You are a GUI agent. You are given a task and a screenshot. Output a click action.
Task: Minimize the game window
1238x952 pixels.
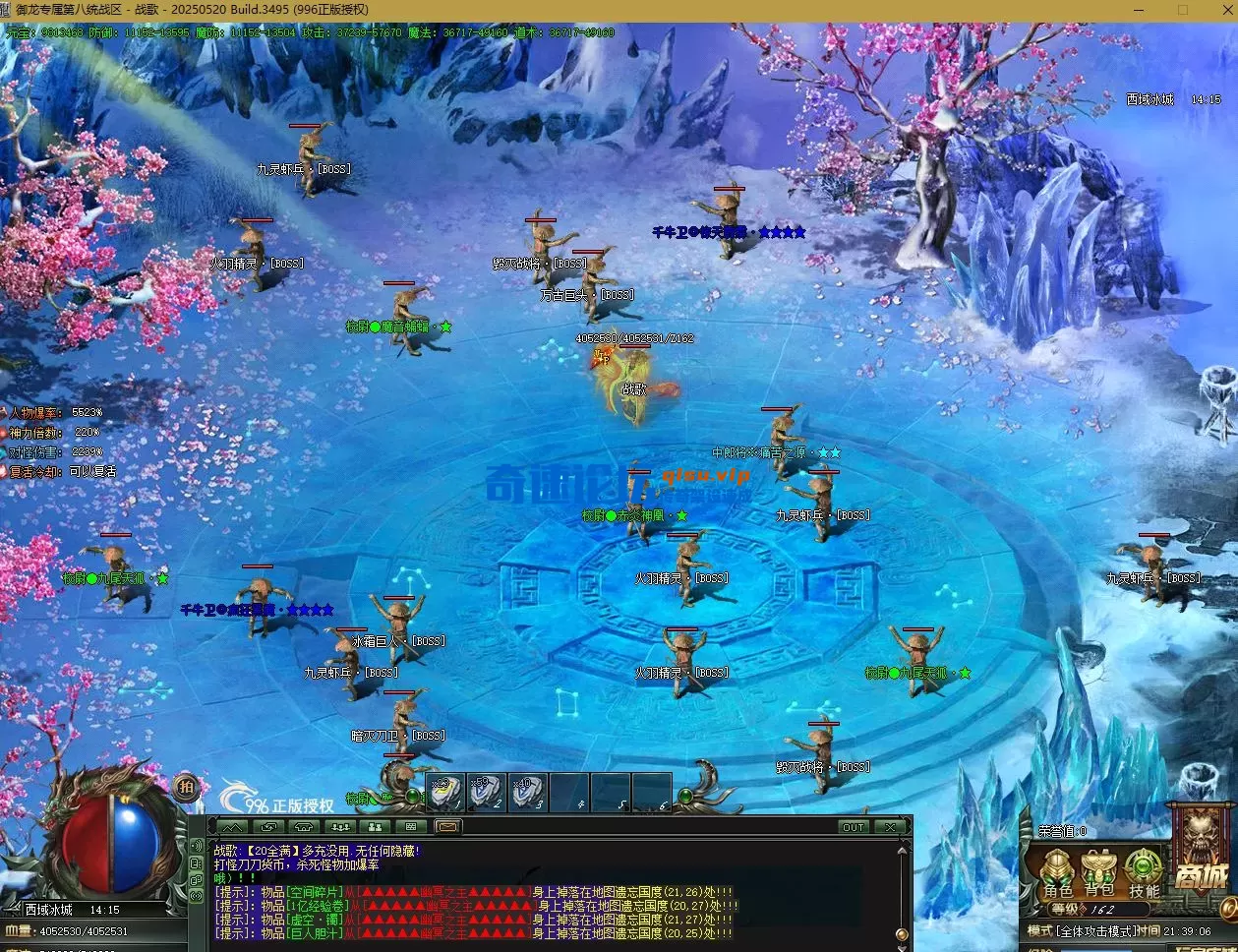[1135, 10]
